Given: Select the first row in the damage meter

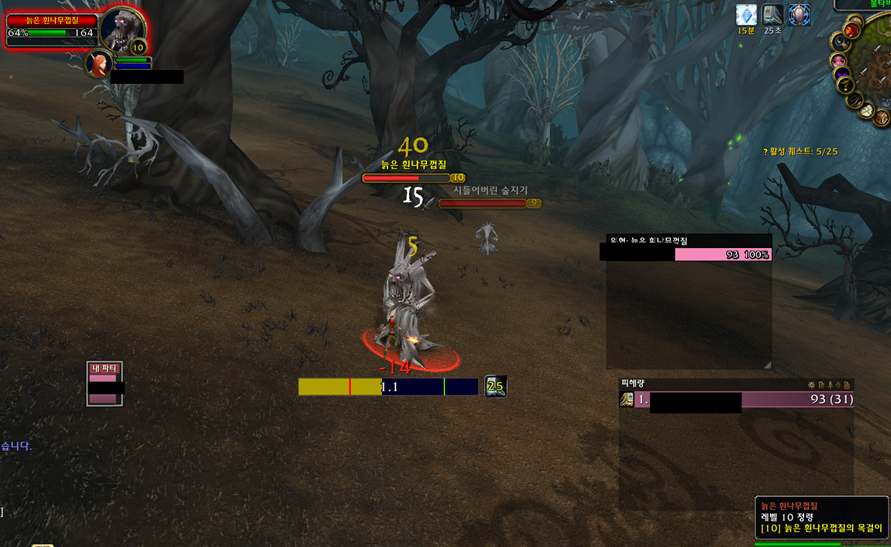Looking at the screenshot, I should pyautogui.click(x=735, y=400).
